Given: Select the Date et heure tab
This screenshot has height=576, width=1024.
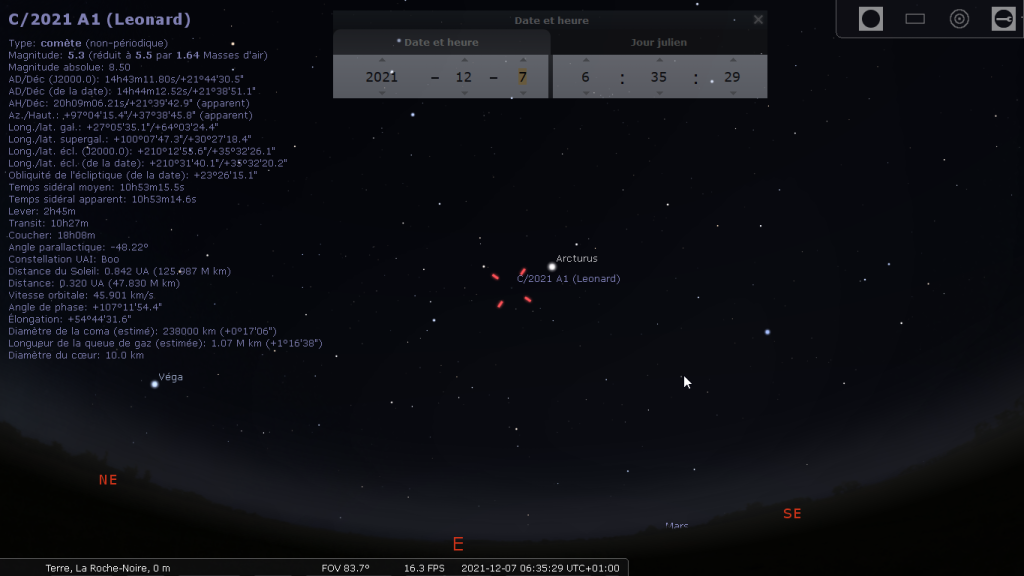Looking at the screenshot, I should click(x=441, y=42).
